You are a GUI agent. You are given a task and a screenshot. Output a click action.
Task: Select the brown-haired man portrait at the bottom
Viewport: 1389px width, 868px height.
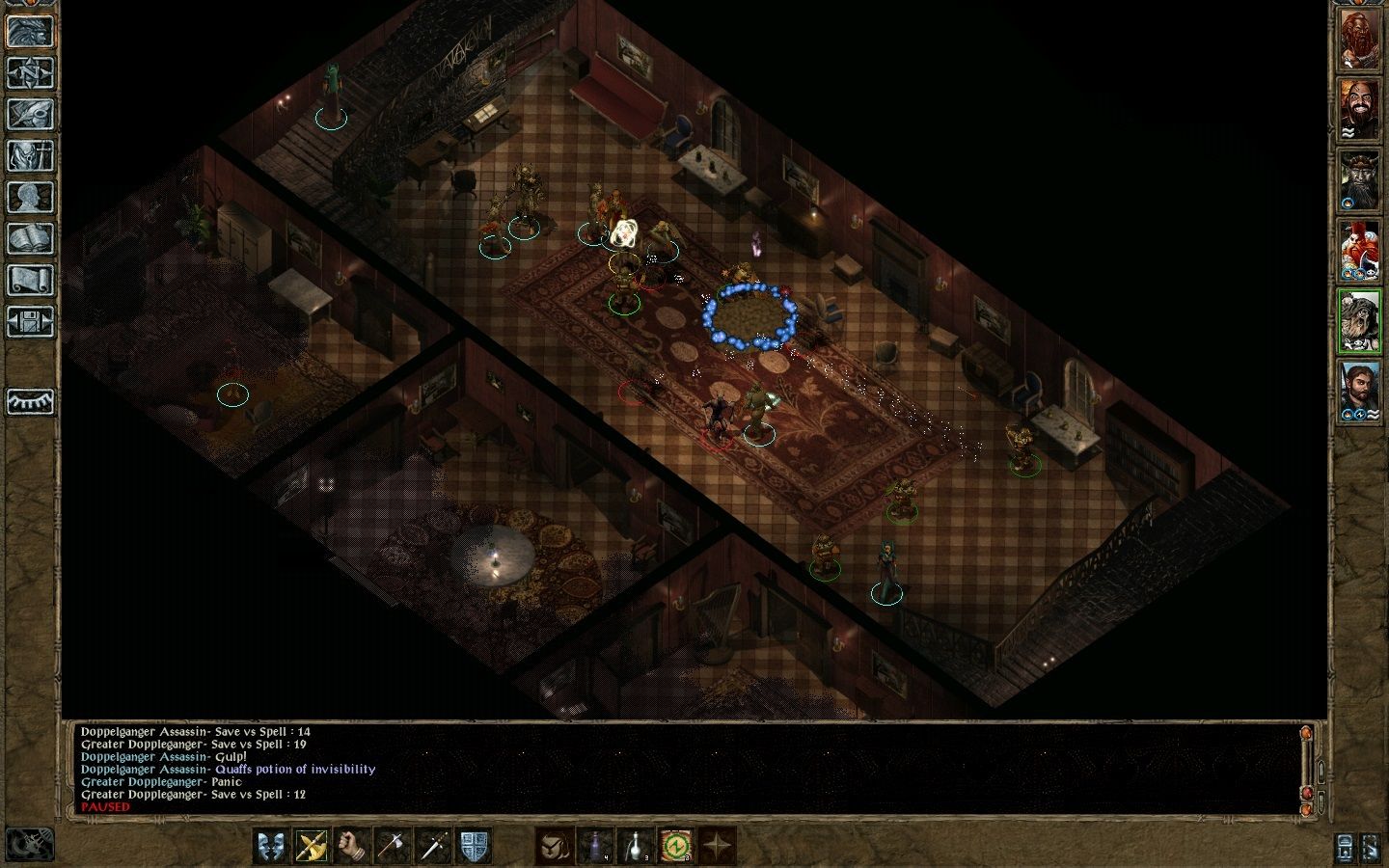pos(1359,392)
